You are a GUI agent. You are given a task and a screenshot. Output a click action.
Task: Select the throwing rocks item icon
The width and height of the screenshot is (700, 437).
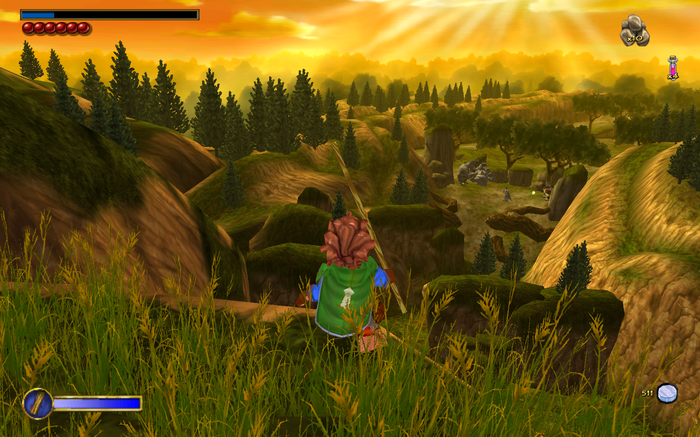click(x=634, y=31)
